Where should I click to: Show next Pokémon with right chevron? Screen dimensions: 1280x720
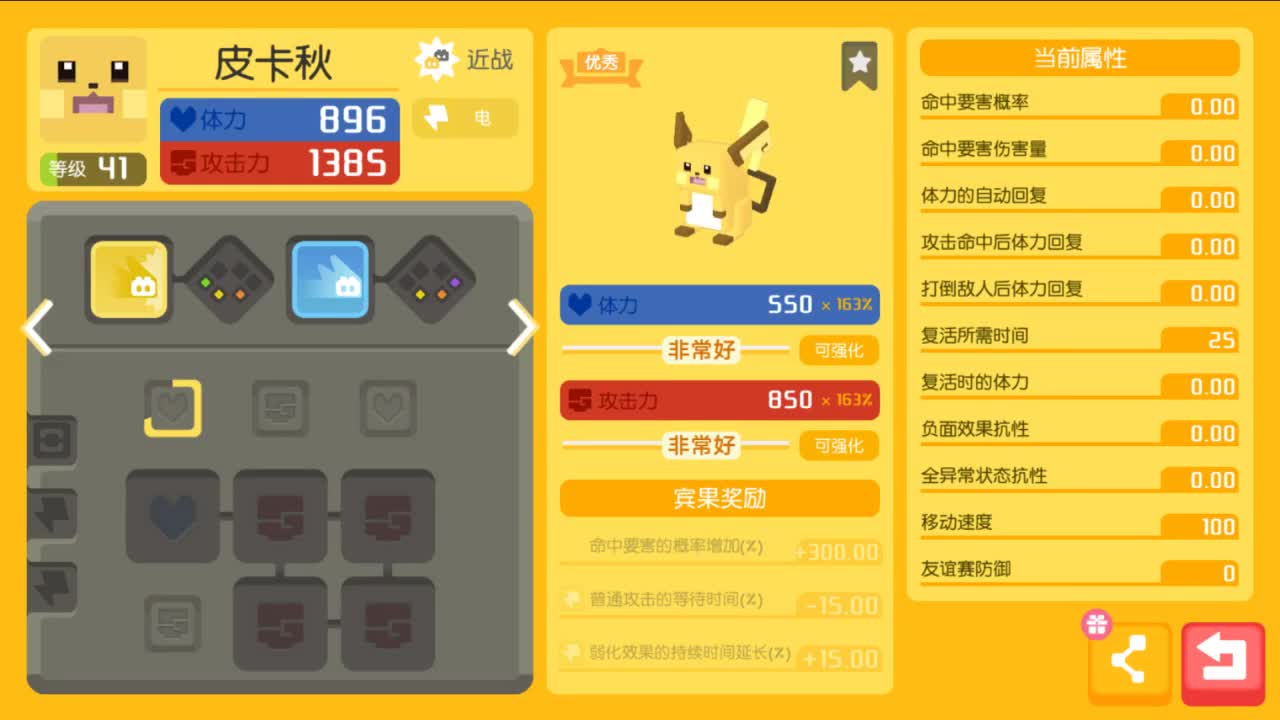click(521, 328)
